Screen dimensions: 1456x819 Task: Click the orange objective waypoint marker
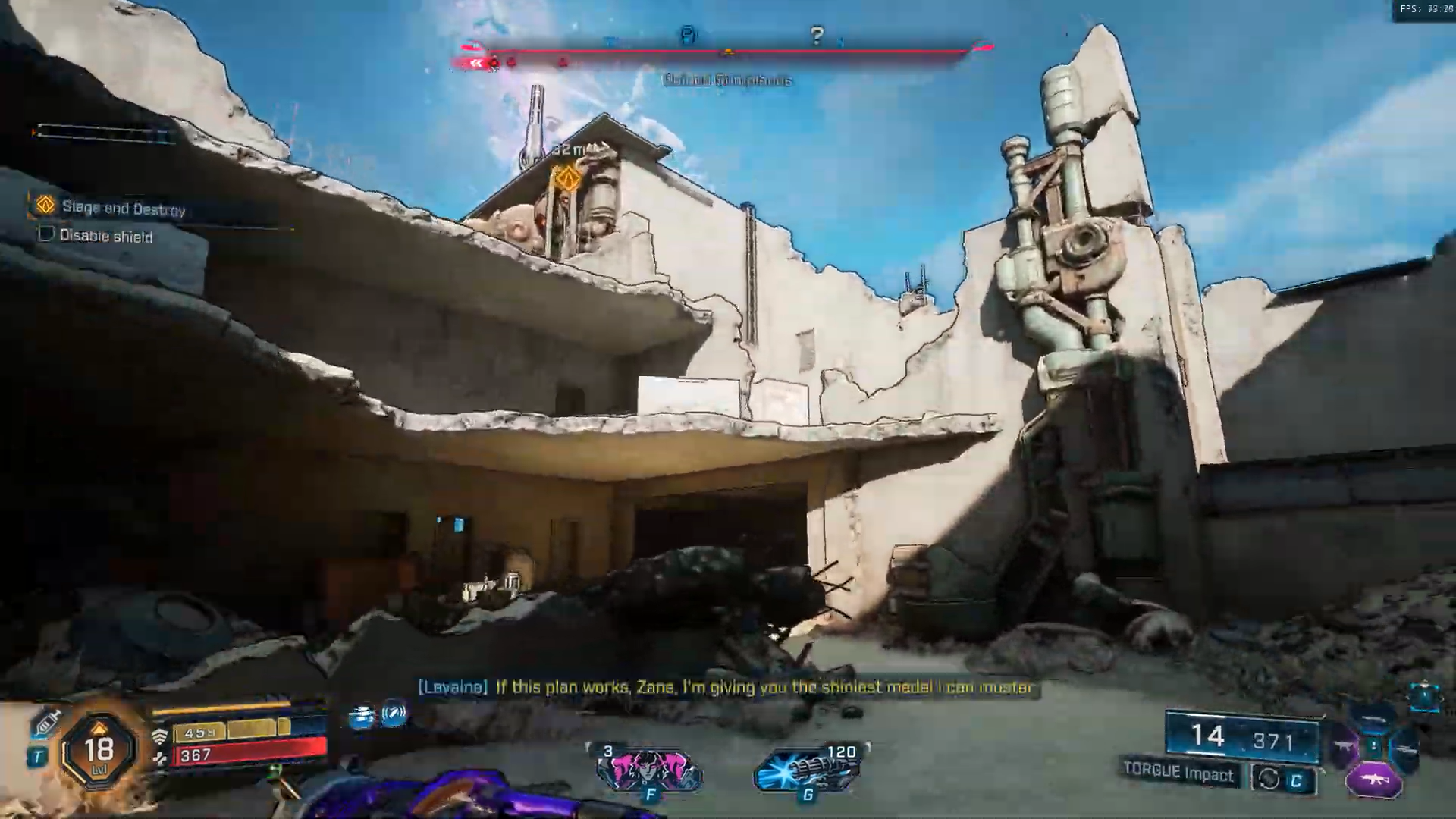point(566,179)
